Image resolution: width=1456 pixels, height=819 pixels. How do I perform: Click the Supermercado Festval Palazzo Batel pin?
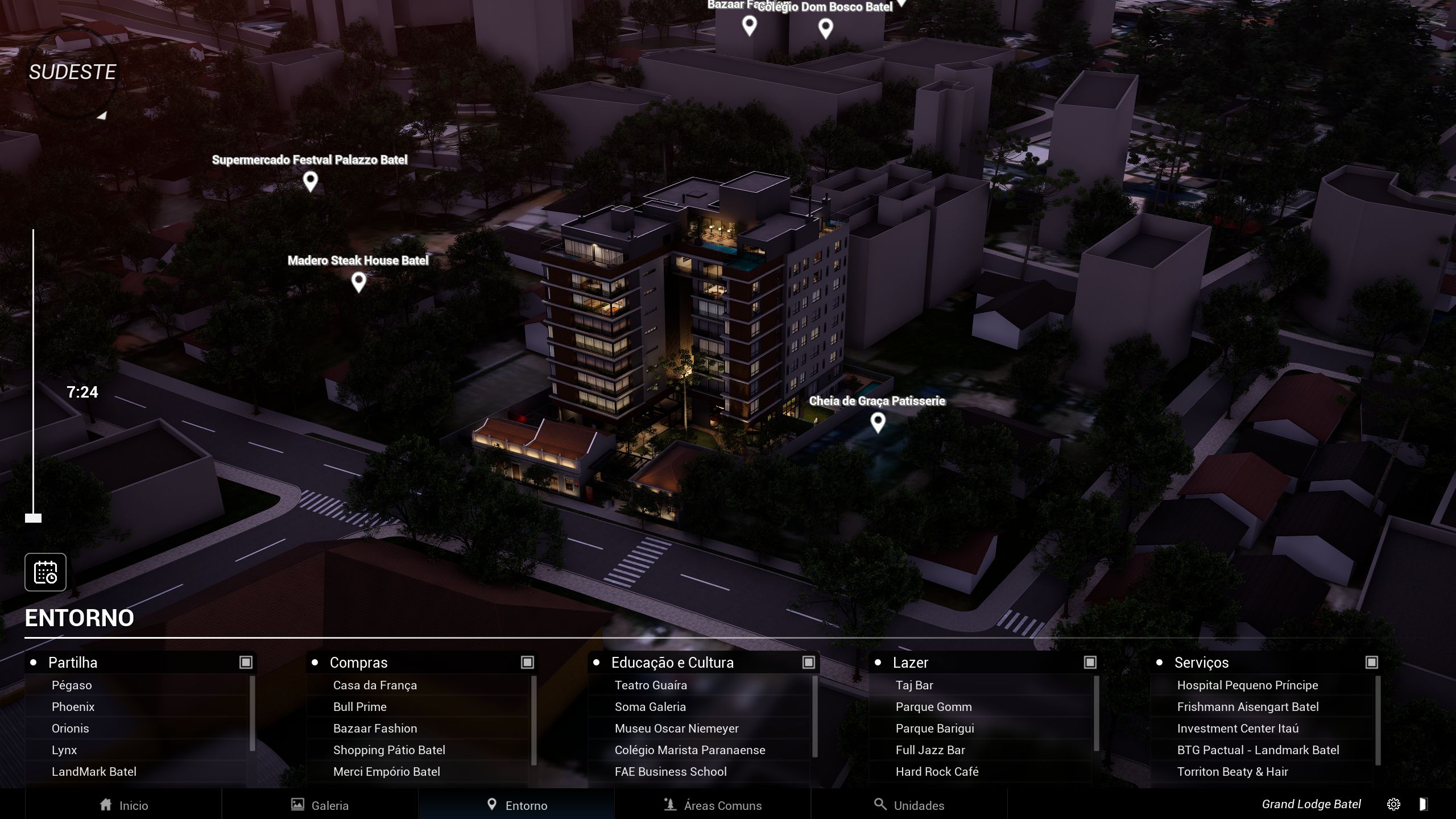(310, 181)
